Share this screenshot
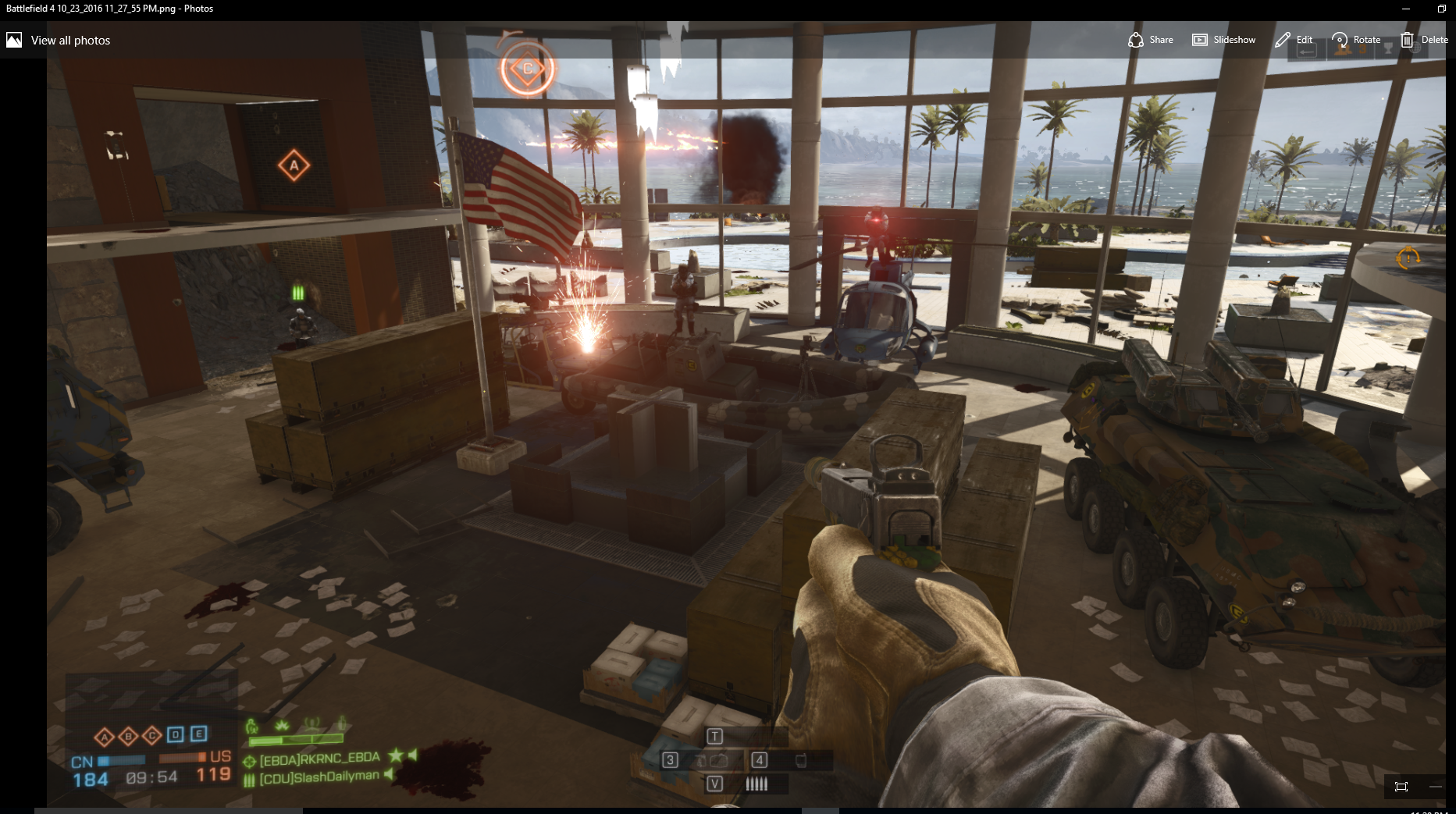 click(1151, 40)
